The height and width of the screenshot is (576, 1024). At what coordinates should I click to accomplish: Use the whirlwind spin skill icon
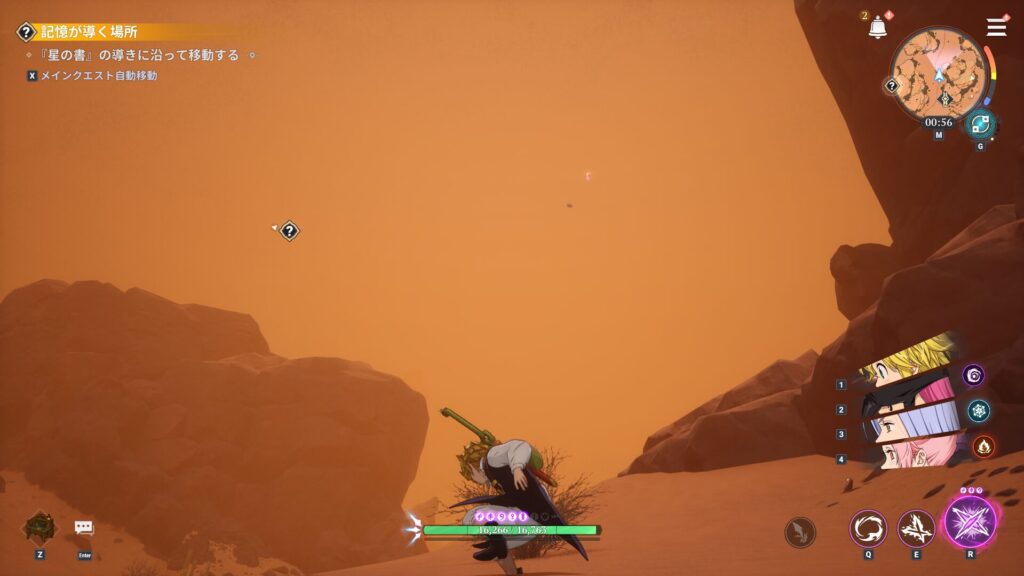tap(868, 528)
